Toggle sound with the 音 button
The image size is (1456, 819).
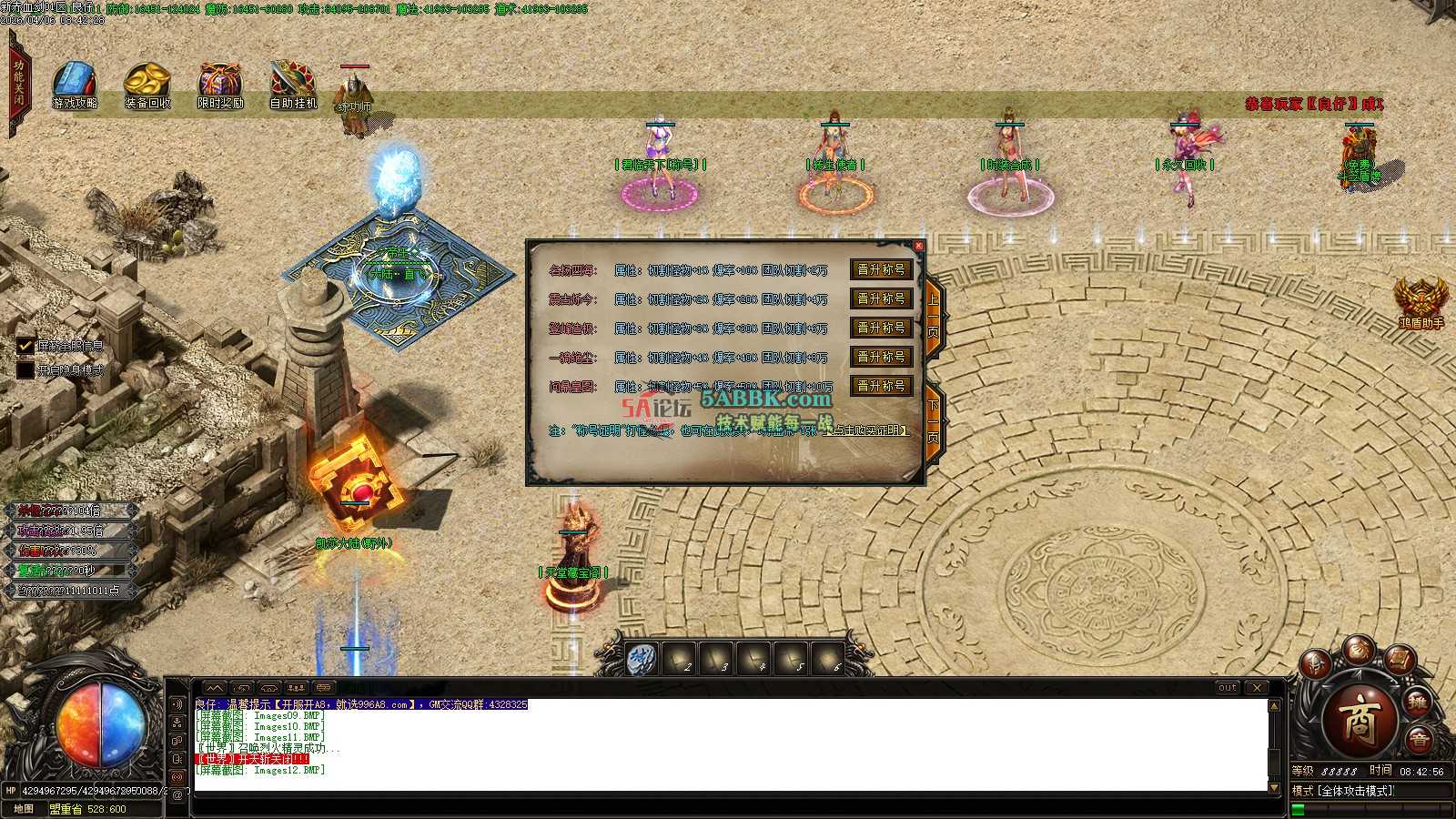pos(1419,741)
